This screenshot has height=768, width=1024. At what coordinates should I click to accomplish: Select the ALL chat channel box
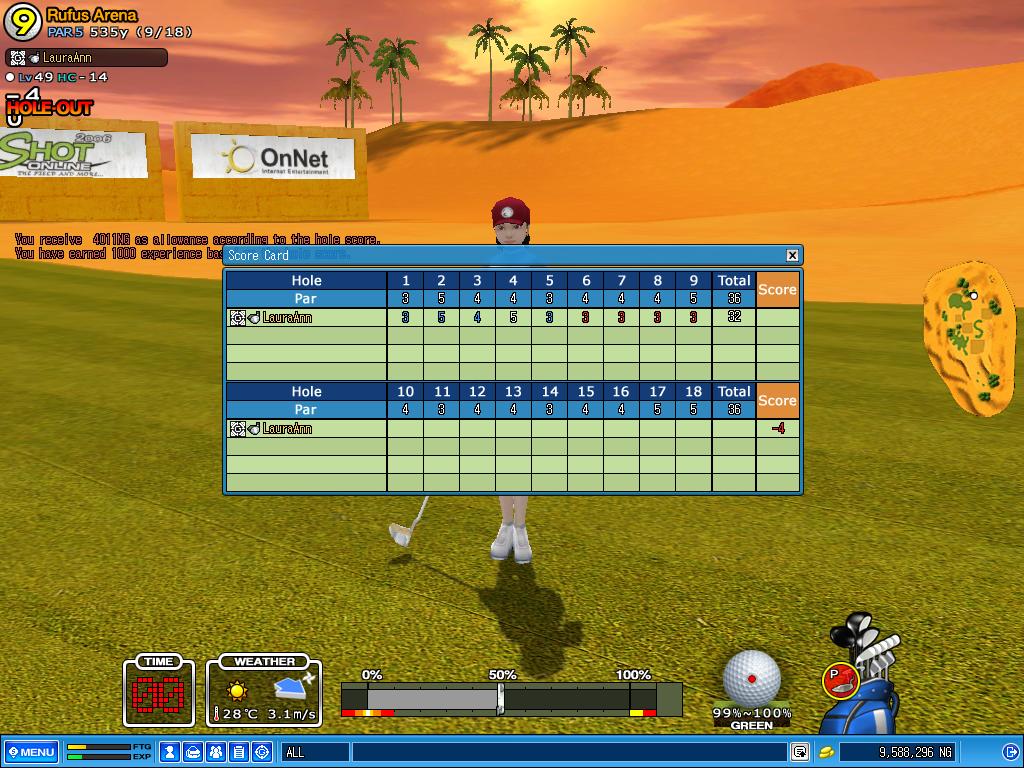click(x=315, y=752)
